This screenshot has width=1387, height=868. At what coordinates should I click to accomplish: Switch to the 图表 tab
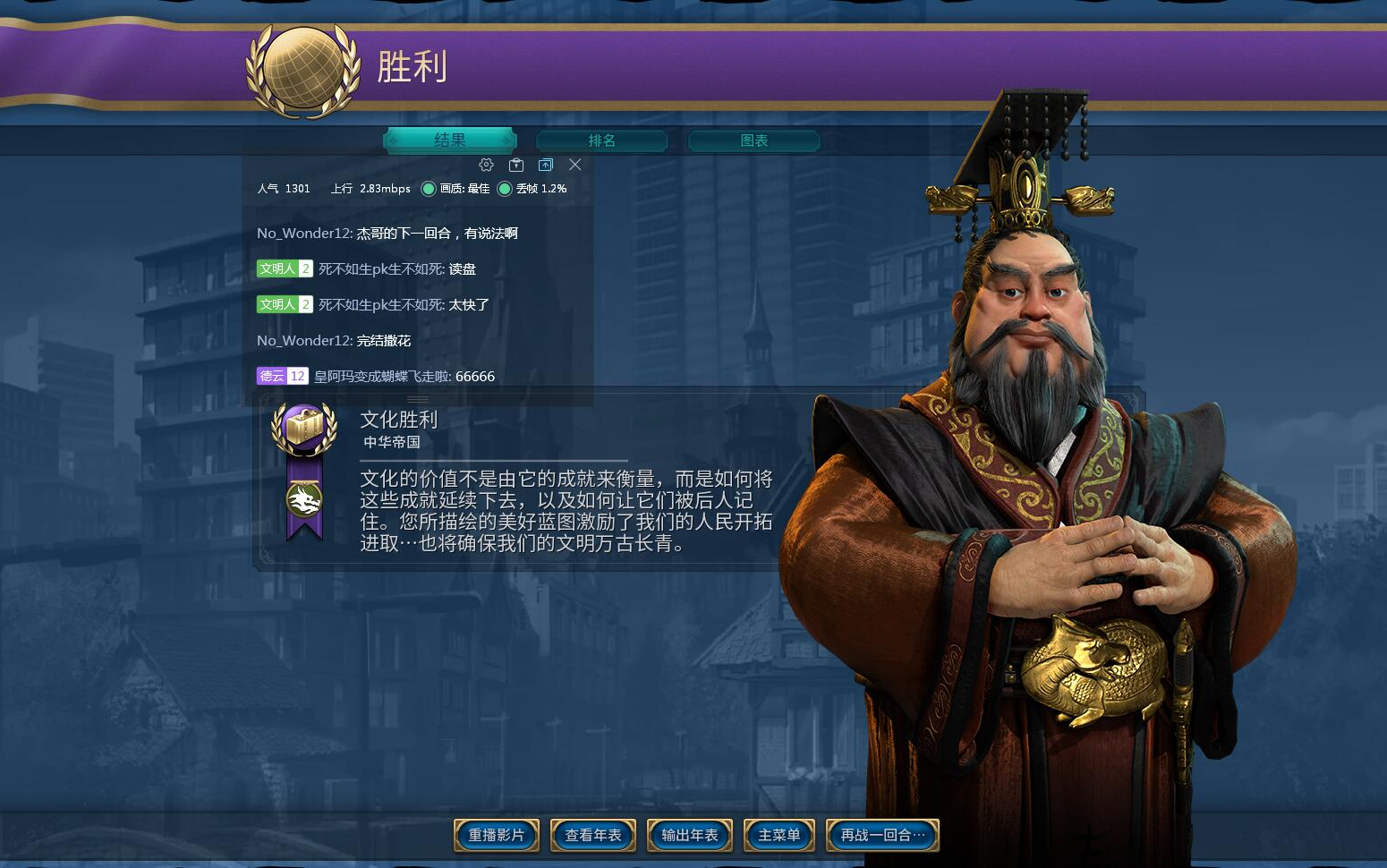click(x=753, y=140)
